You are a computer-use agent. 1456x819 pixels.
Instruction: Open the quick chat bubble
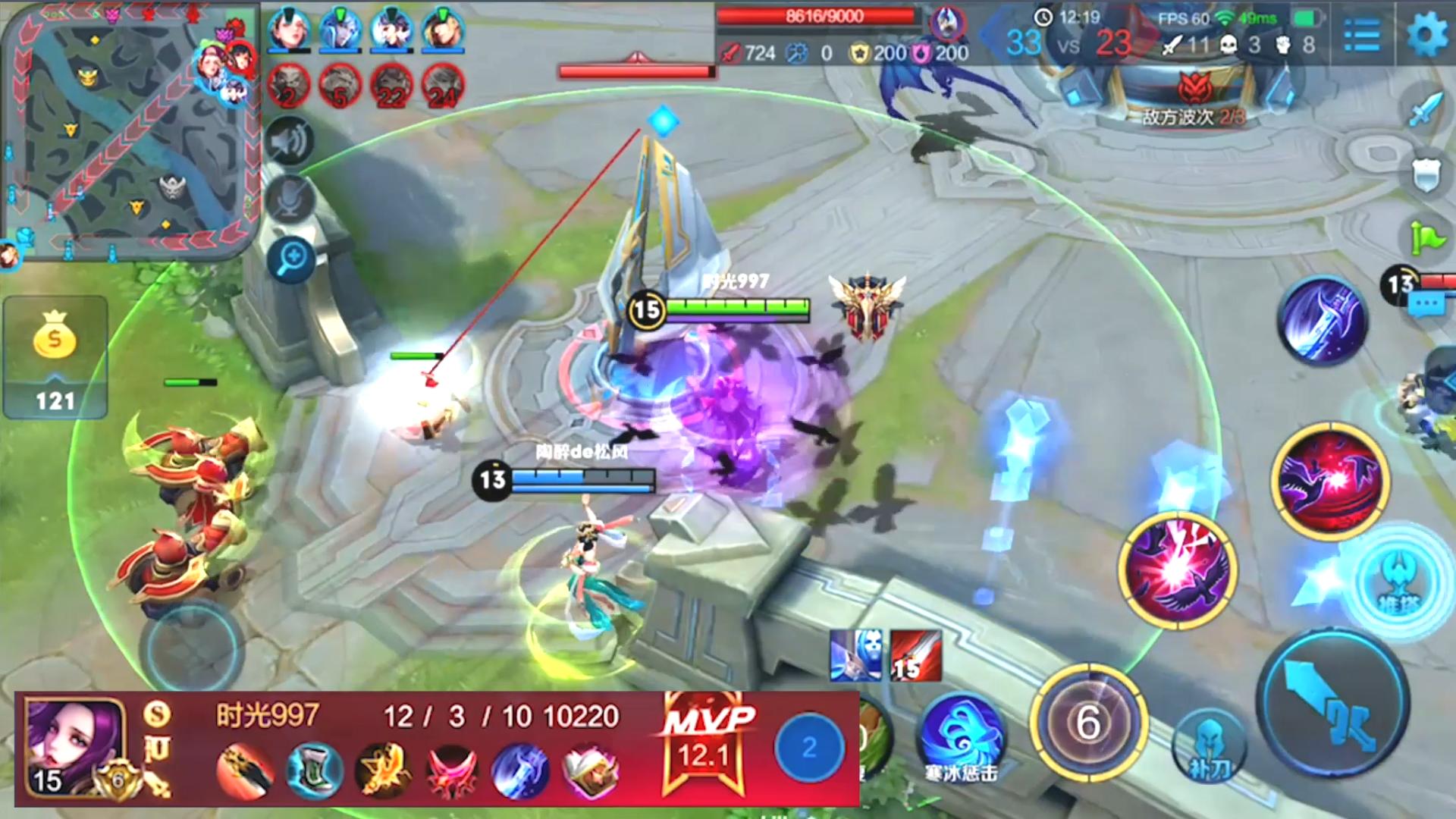1426,305
